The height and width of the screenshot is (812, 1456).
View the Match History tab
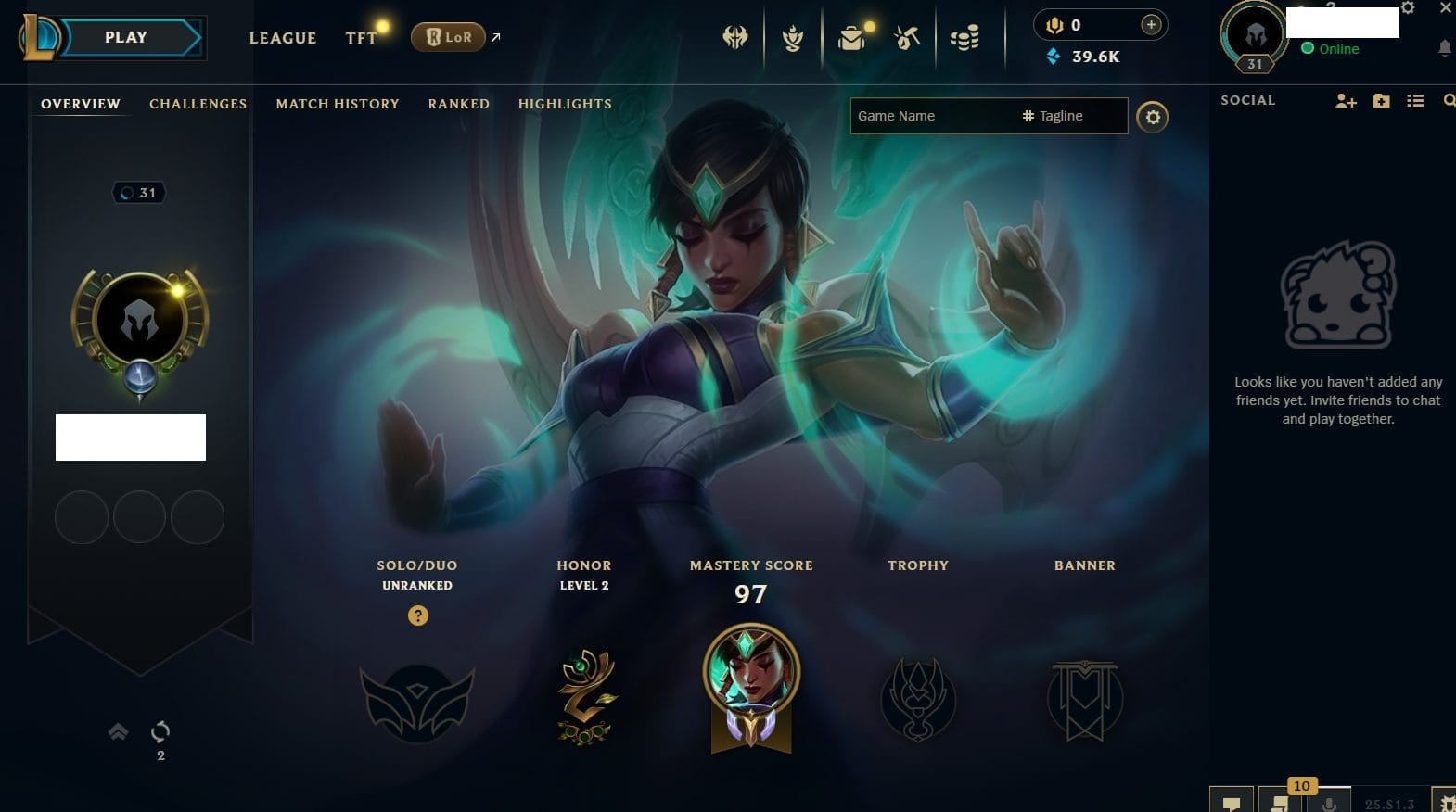click(338, 104)
